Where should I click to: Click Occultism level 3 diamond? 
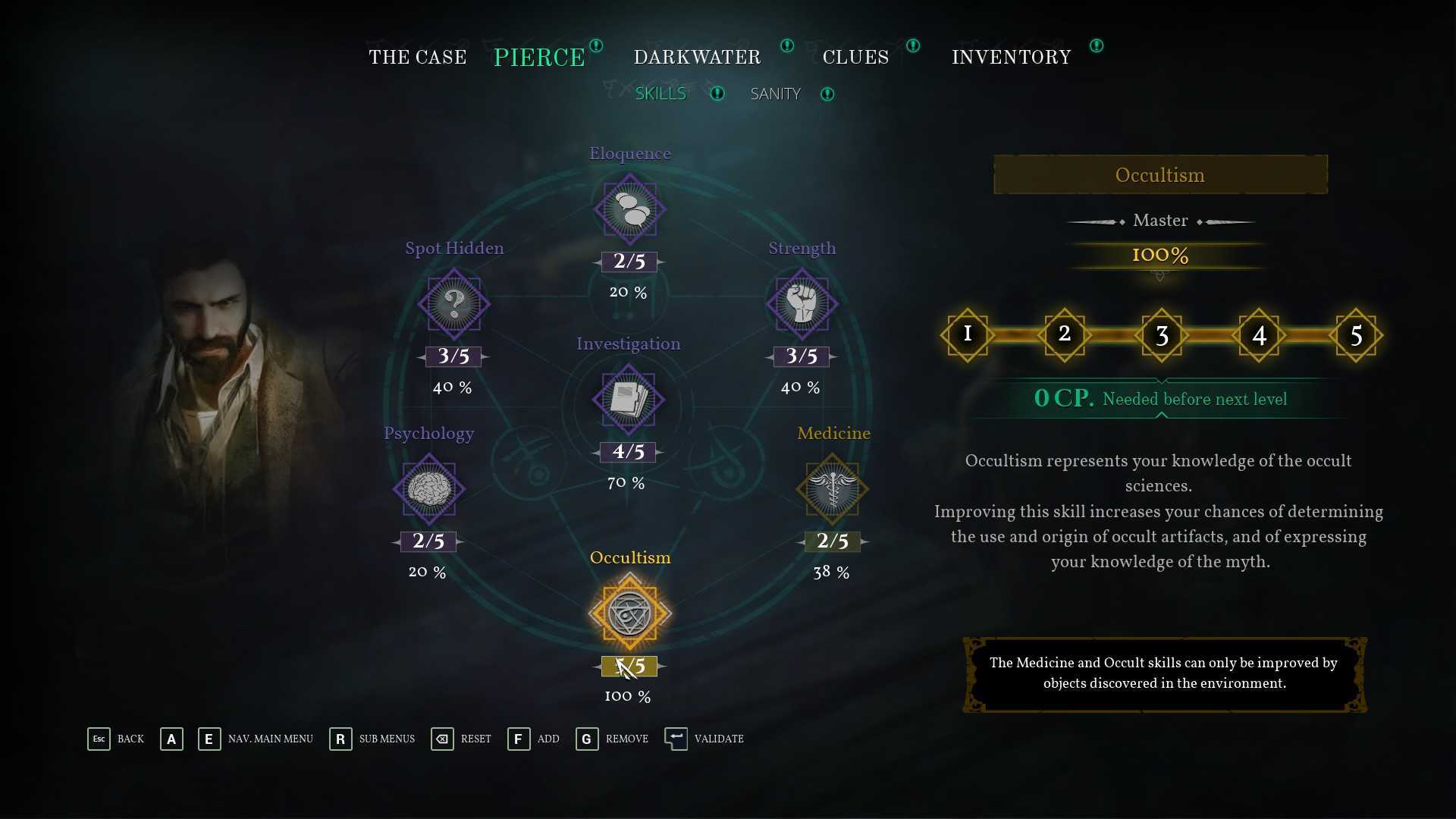coord(1161,334)
